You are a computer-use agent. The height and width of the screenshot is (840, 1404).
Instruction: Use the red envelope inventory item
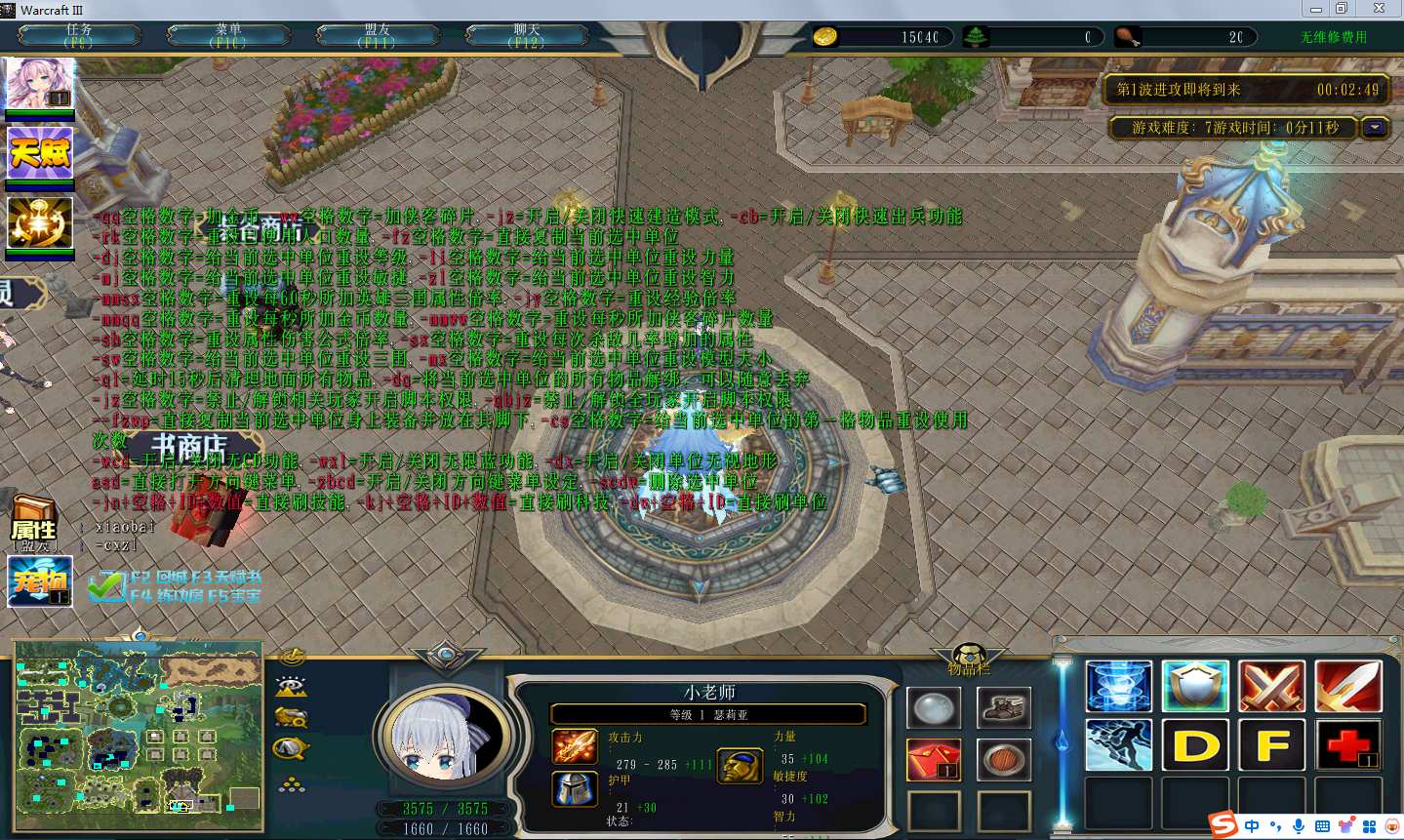pyautogui.click(x=934, y=759)
